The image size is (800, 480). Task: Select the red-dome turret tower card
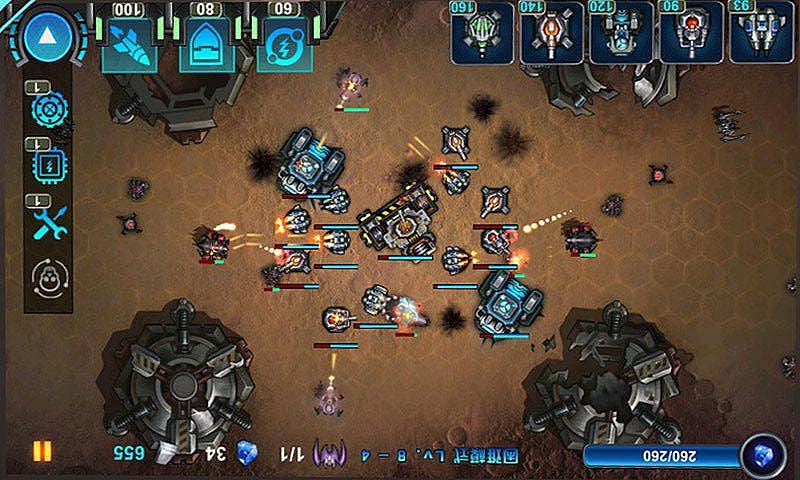coord(691,34)
